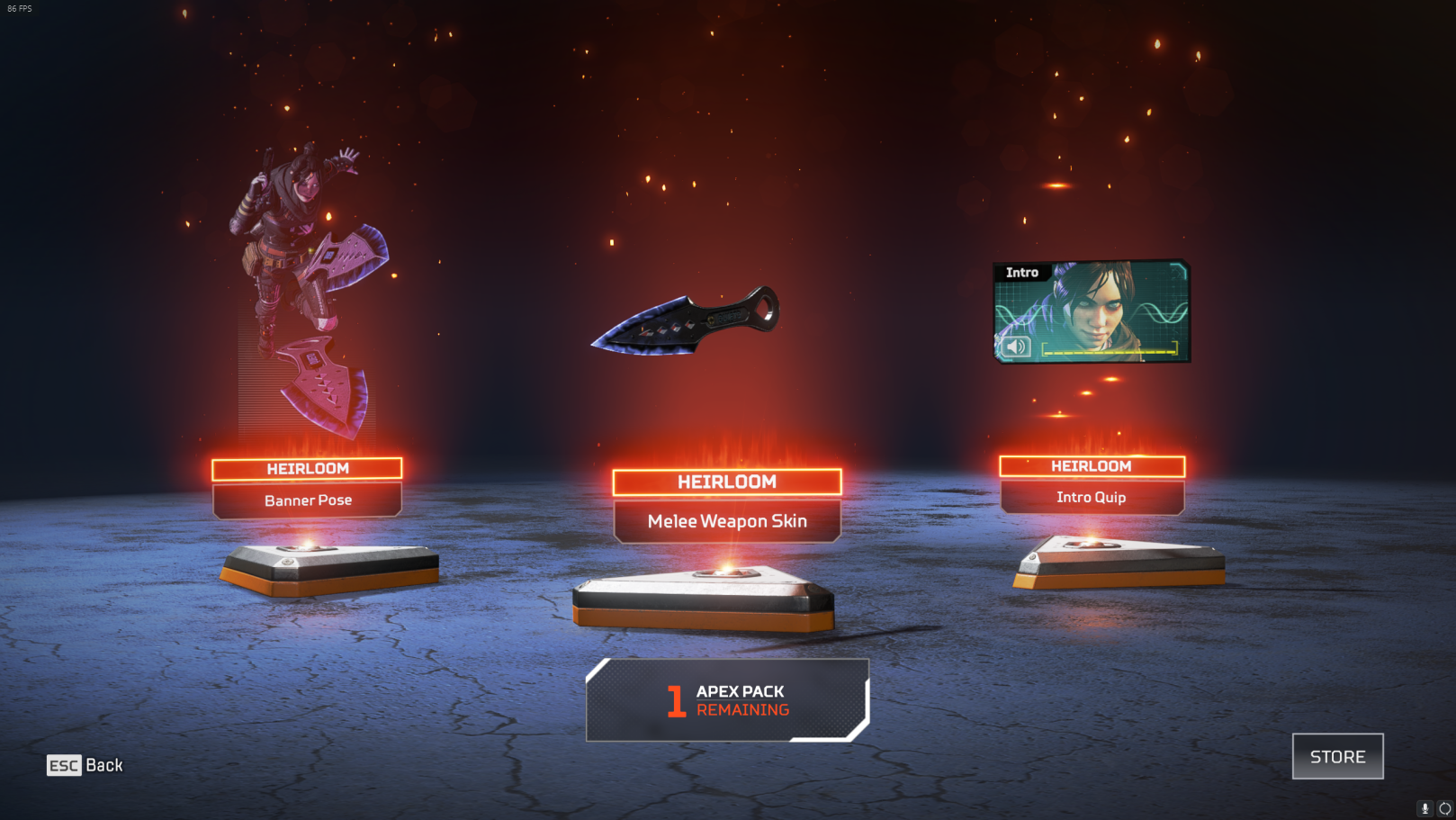Select the Intro tab on the quip card

coord(1022,272)
